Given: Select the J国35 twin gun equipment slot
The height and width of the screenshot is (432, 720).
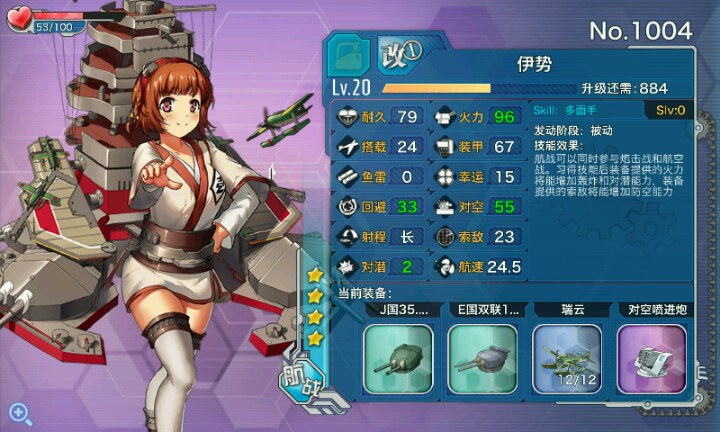Looking at the screenshot, I should [x=398, y=357].
